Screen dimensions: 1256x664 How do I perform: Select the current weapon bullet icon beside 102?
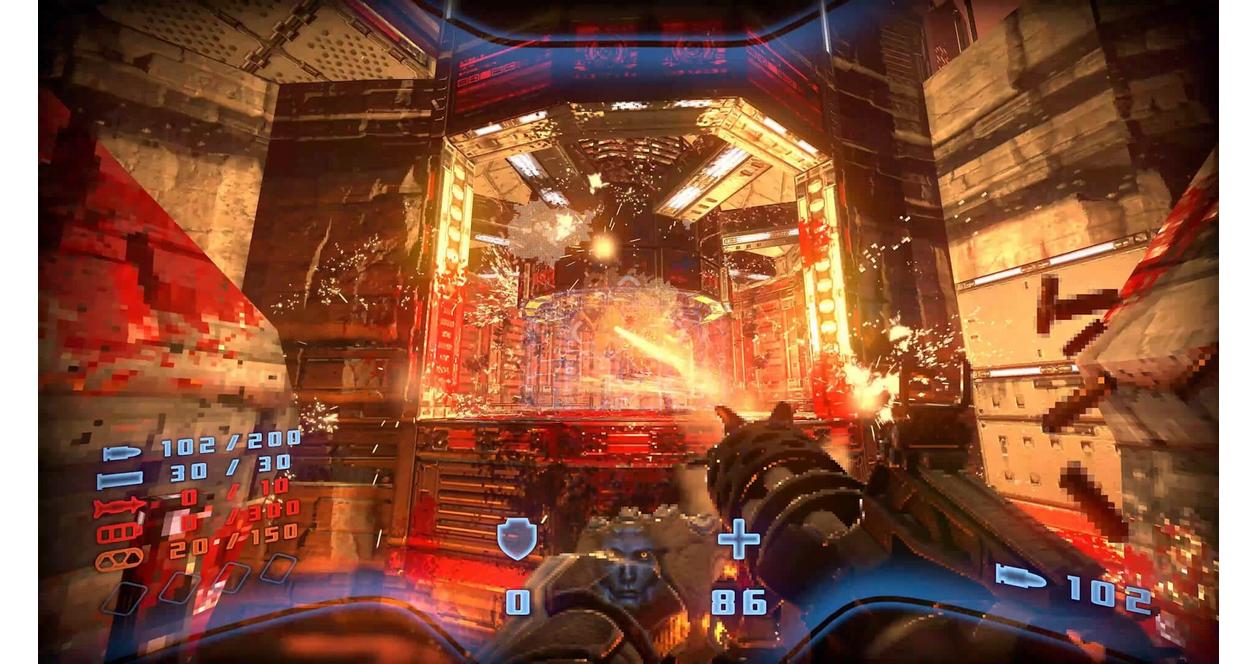[1020, 577]
